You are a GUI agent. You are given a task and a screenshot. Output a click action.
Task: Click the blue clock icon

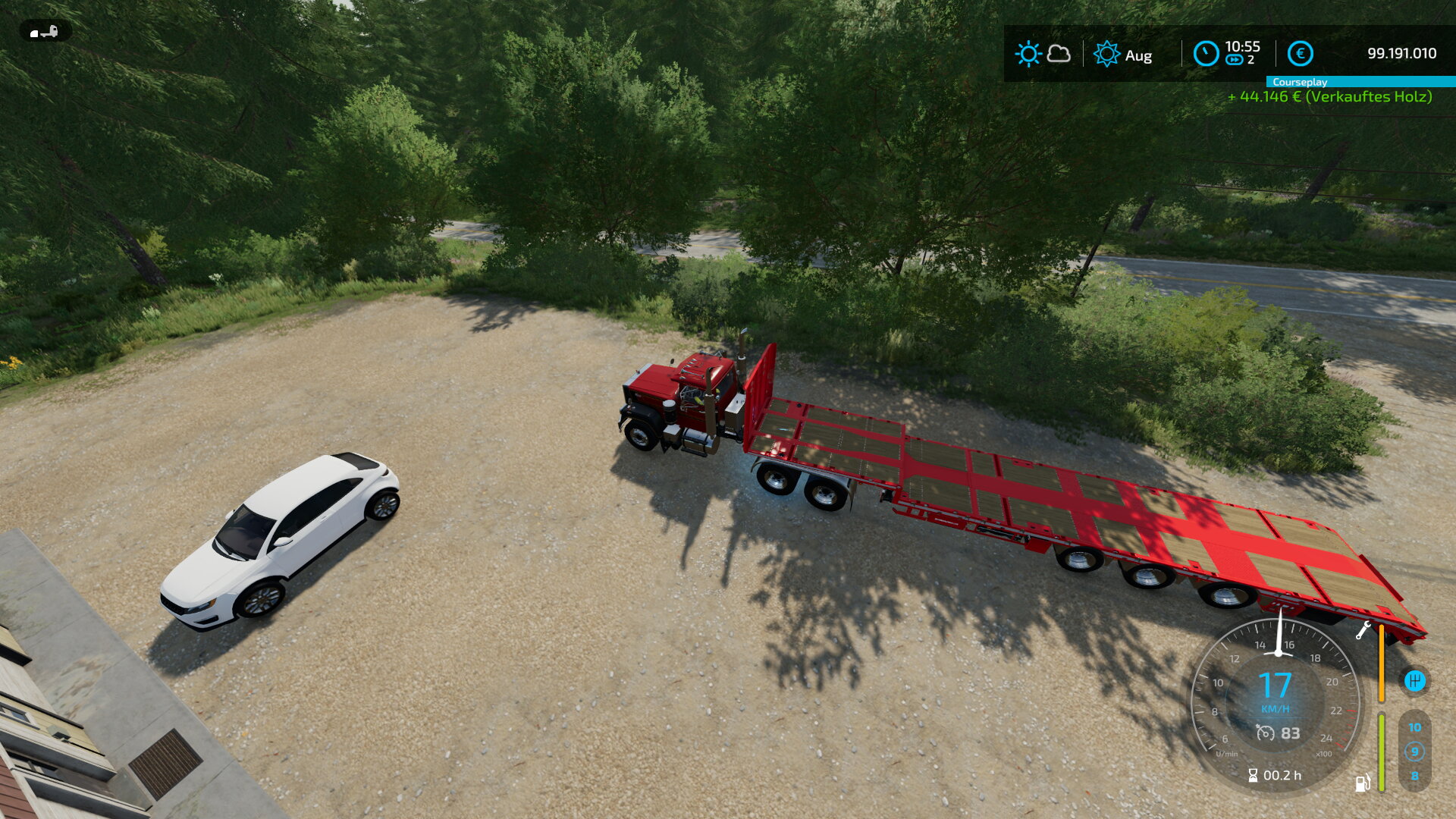pyautogui.click(x=1206, y=54)
